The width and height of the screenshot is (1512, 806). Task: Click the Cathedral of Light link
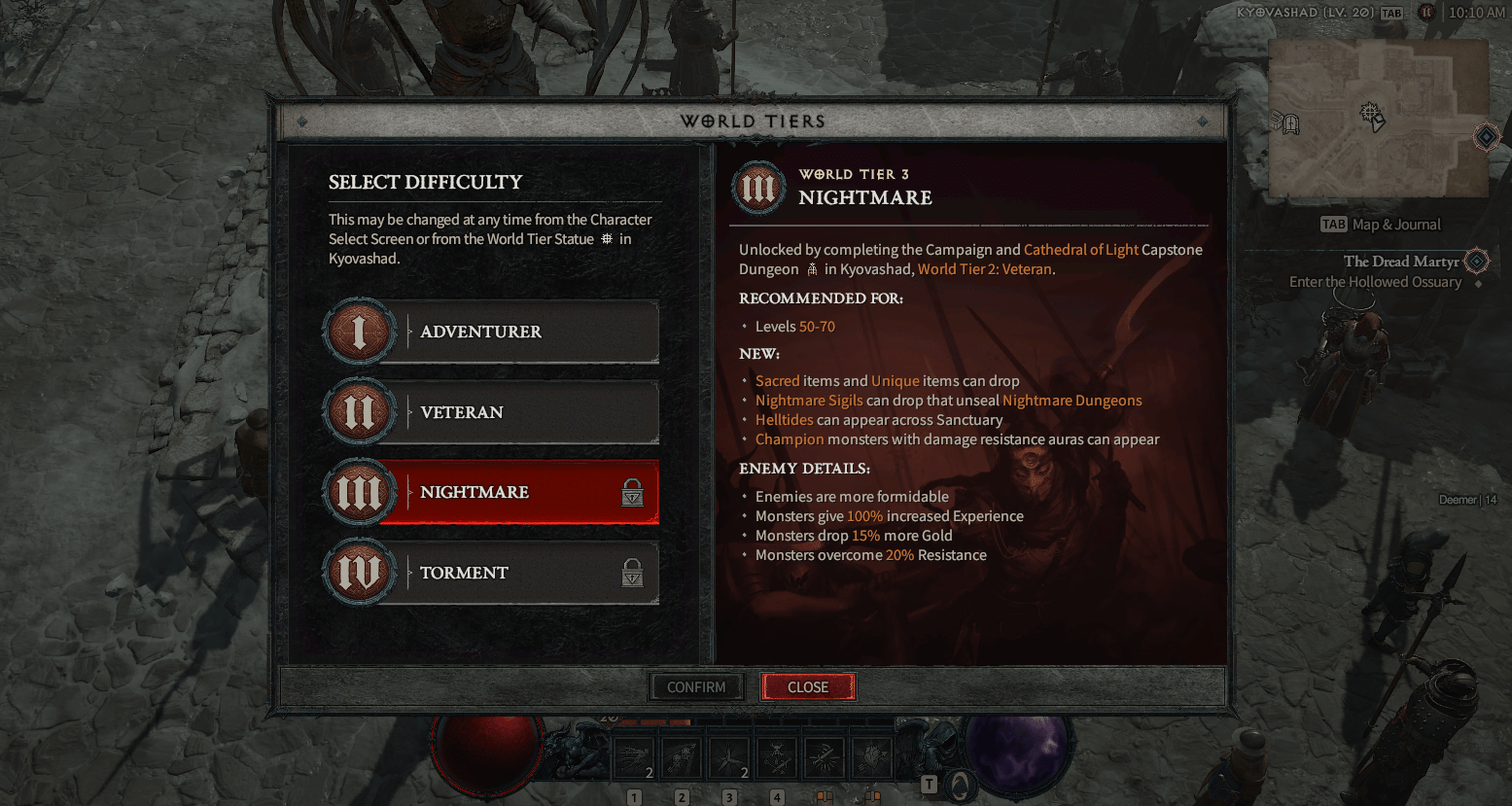pyautogui.click(x=1080, y=249)
